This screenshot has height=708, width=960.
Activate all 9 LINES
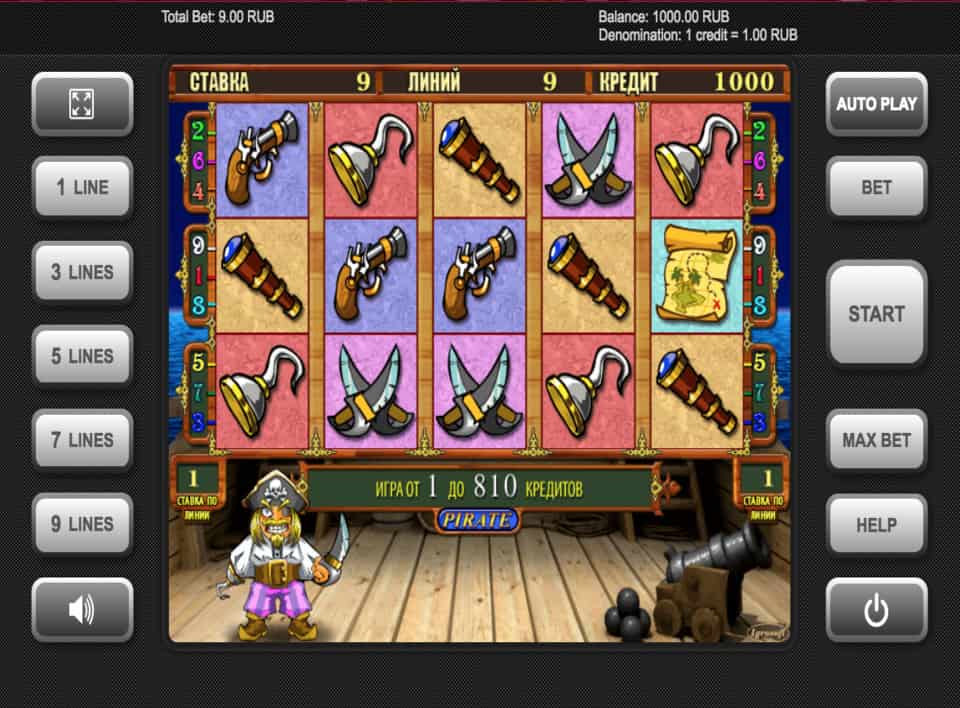82,523
